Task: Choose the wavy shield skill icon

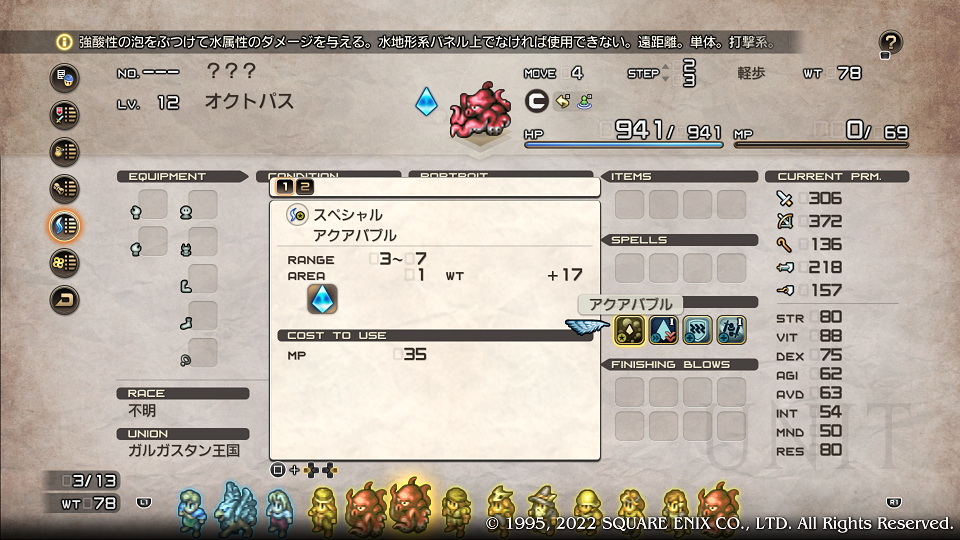Action: click(697, 329)
